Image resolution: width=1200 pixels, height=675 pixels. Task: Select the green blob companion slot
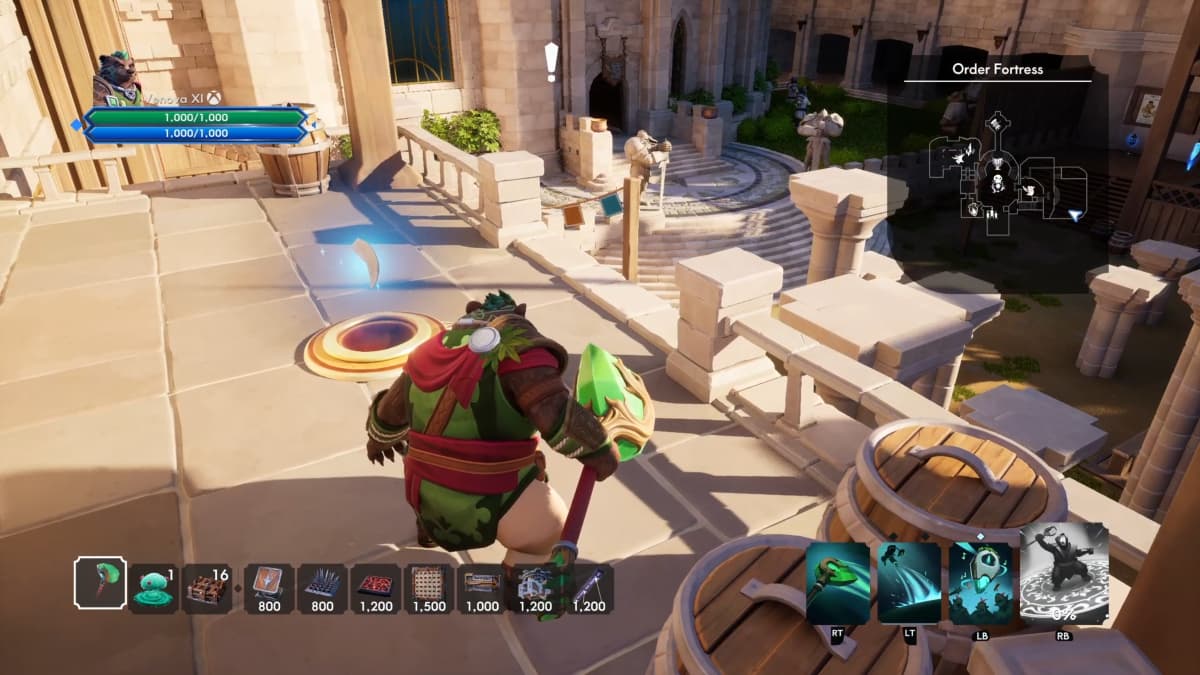153,588
